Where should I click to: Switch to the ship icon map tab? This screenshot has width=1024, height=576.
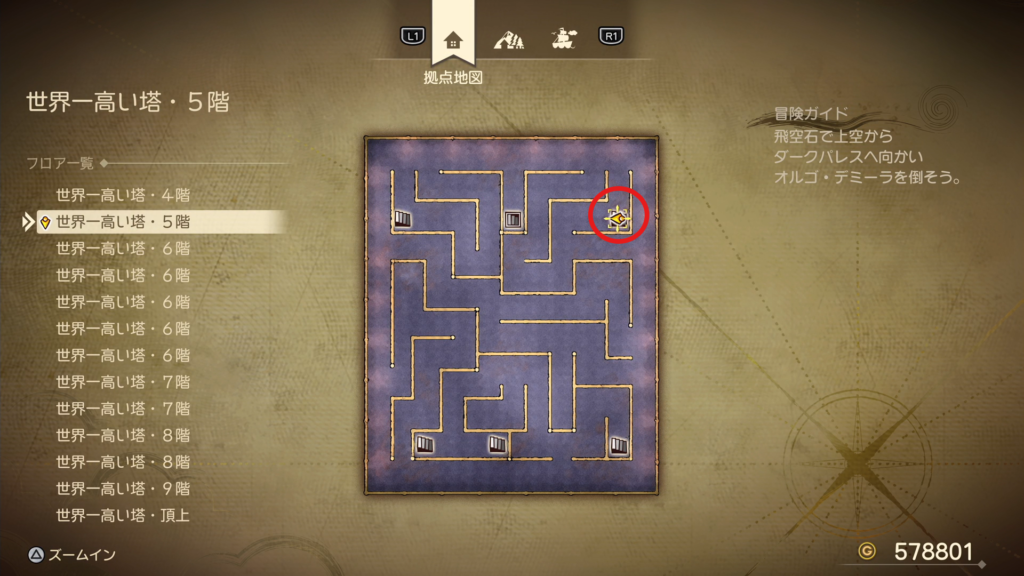tap(563, 40)
